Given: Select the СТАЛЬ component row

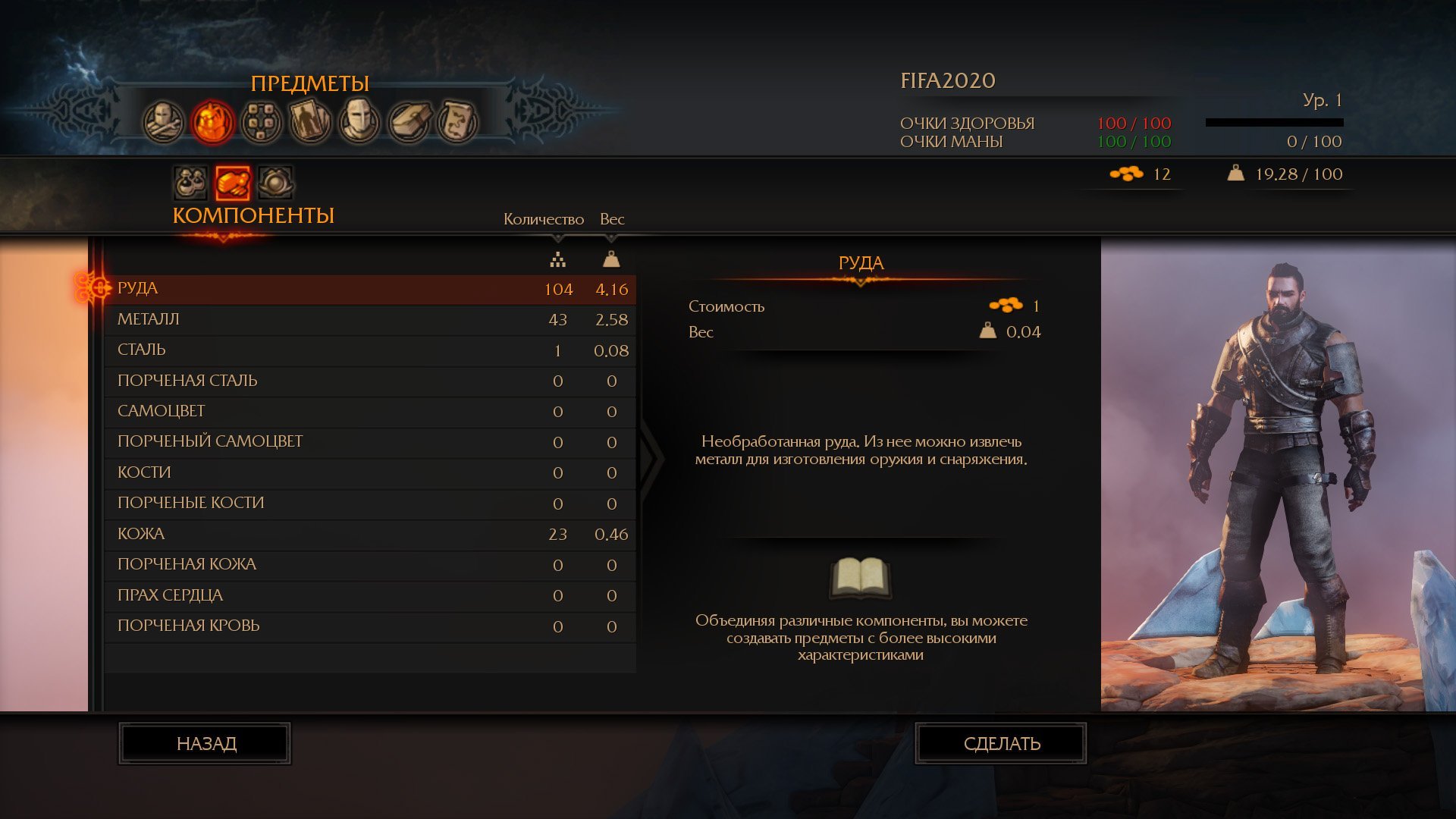Looking at the screenshot, I should coord(369,350).
